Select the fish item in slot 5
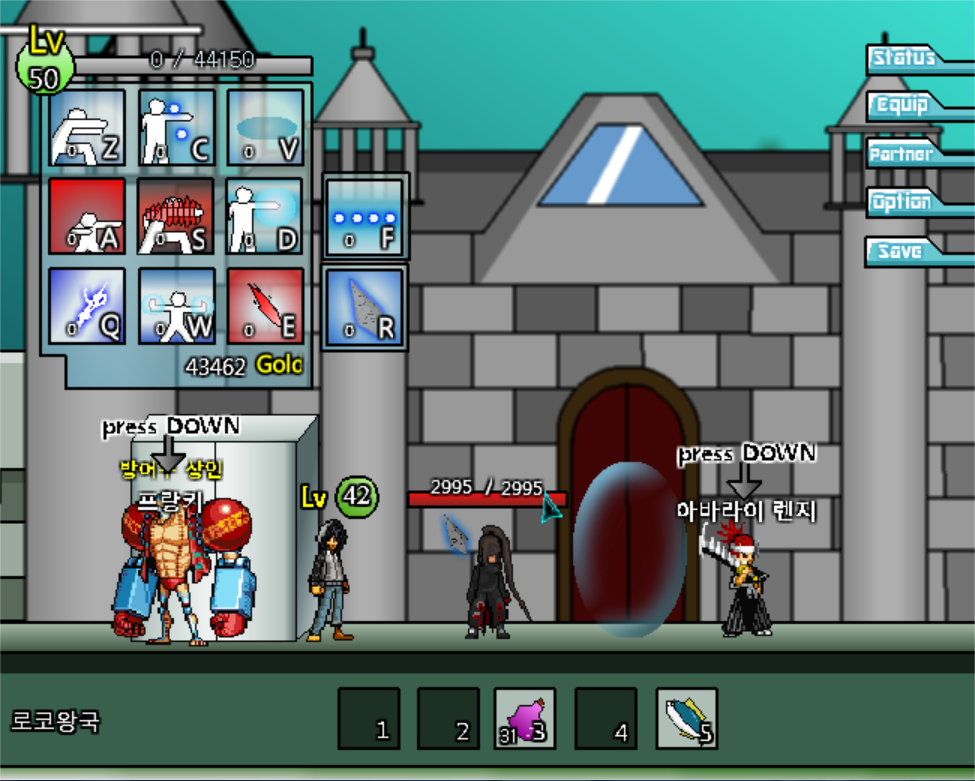Image resolution: width=975 pixels, height=781 pixels. click(686, 719)
